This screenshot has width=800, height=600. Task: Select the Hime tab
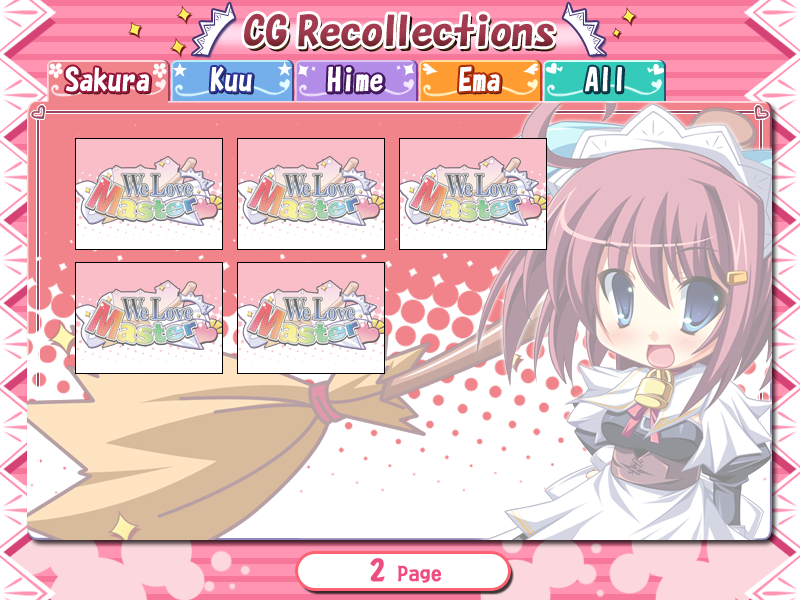pyautogui.click(x=355, y=81)
